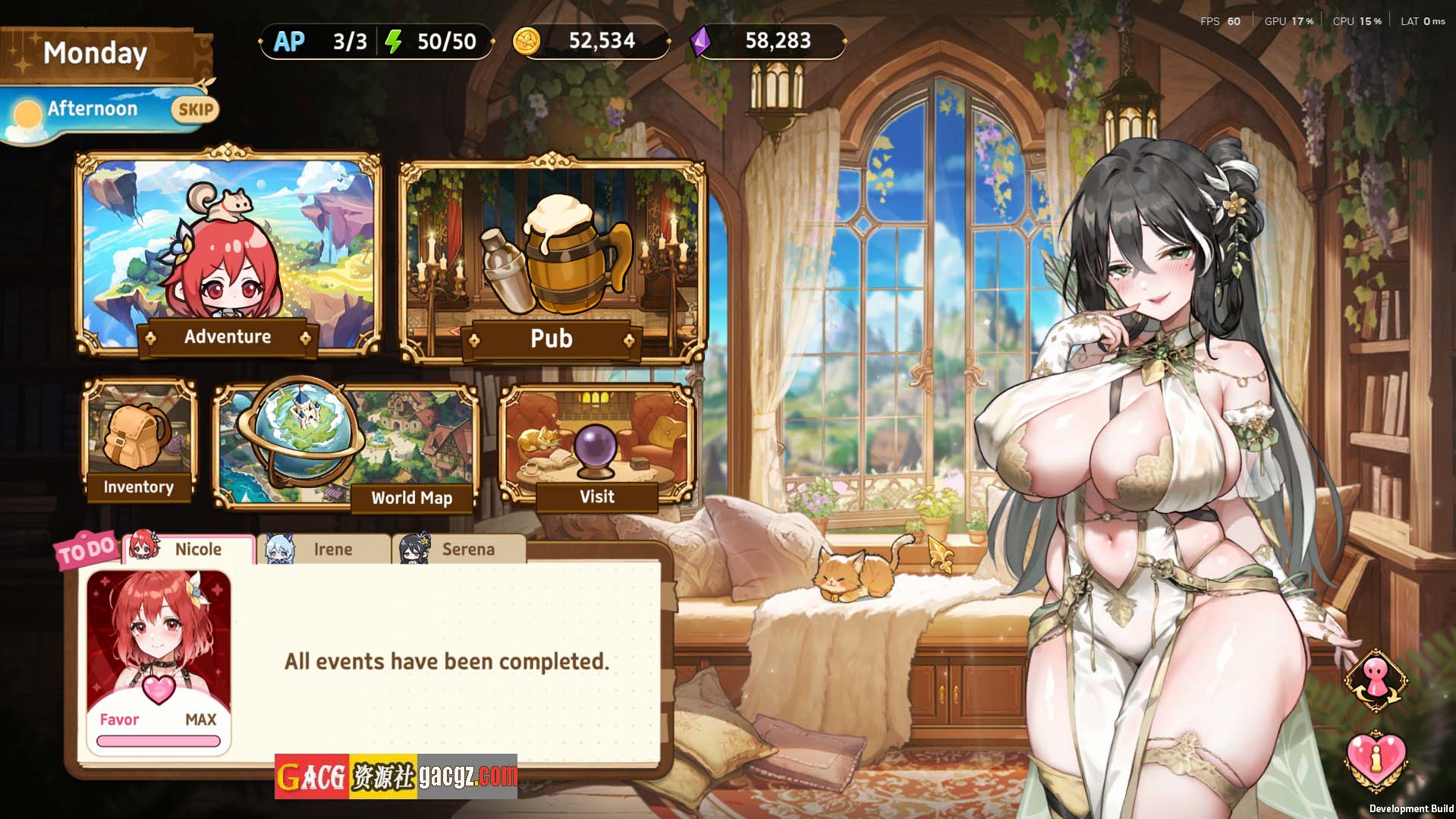
Task: Switch to the Irene to-do tab
Action: point(324,549)
